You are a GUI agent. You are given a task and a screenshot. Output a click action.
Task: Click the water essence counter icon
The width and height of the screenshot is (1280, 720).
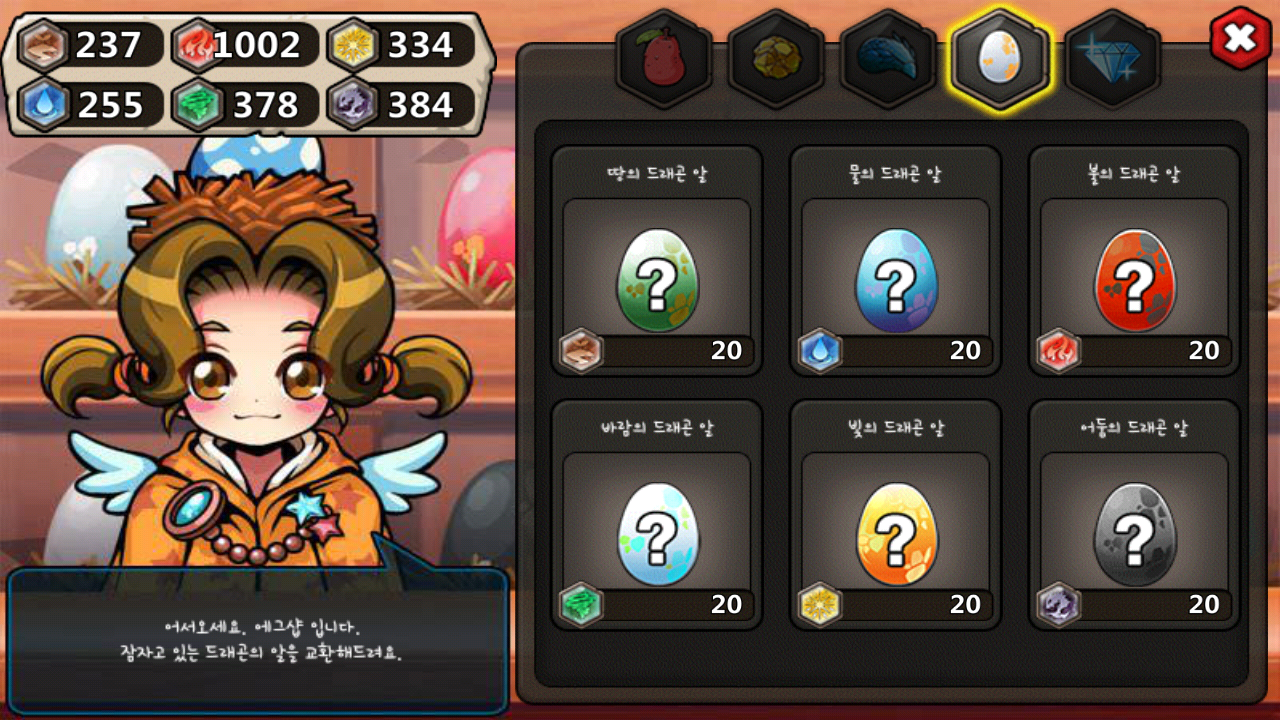click(x=42, y=103)
